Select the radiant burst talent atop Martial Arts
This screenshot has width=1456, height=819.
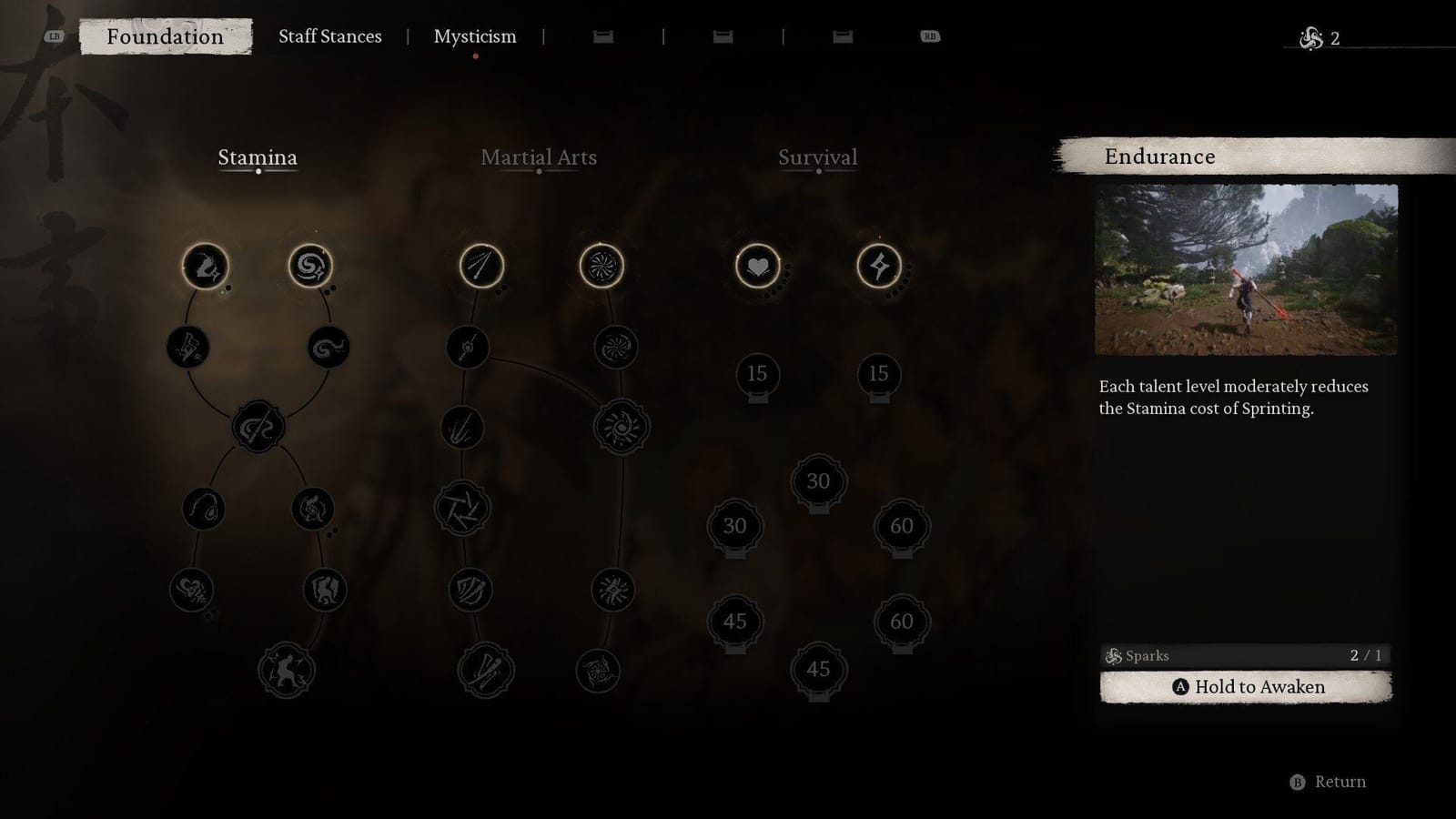[601, 265]
